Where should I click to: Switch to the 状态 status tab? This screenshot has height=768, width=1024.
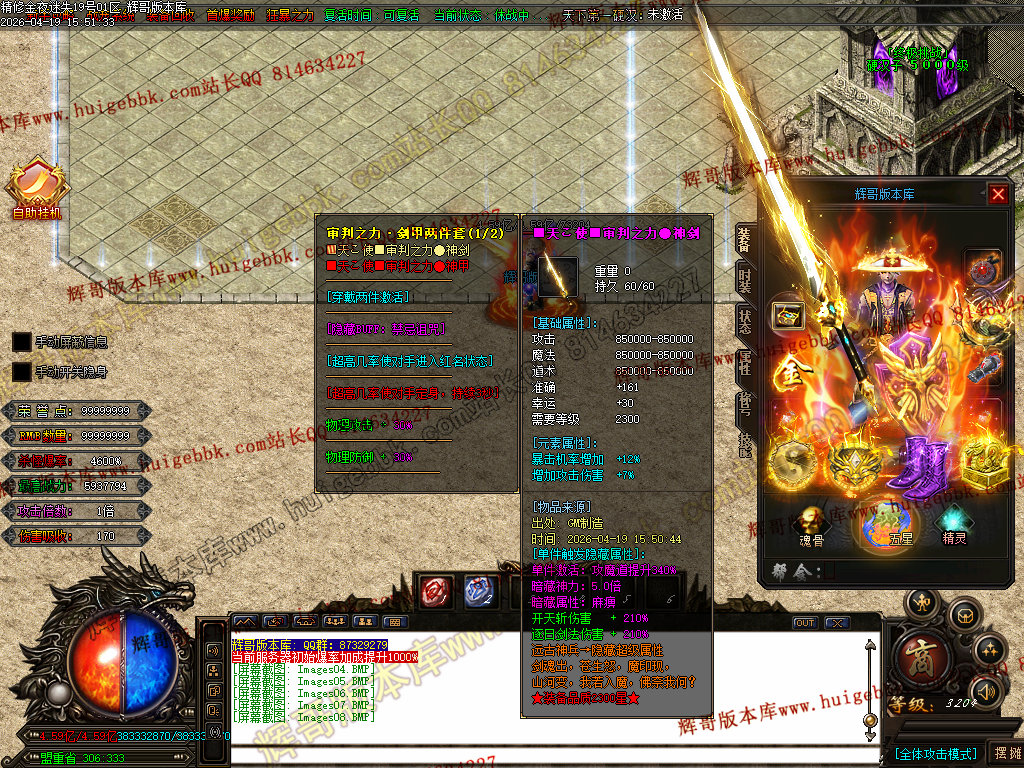tap(745, 322)
